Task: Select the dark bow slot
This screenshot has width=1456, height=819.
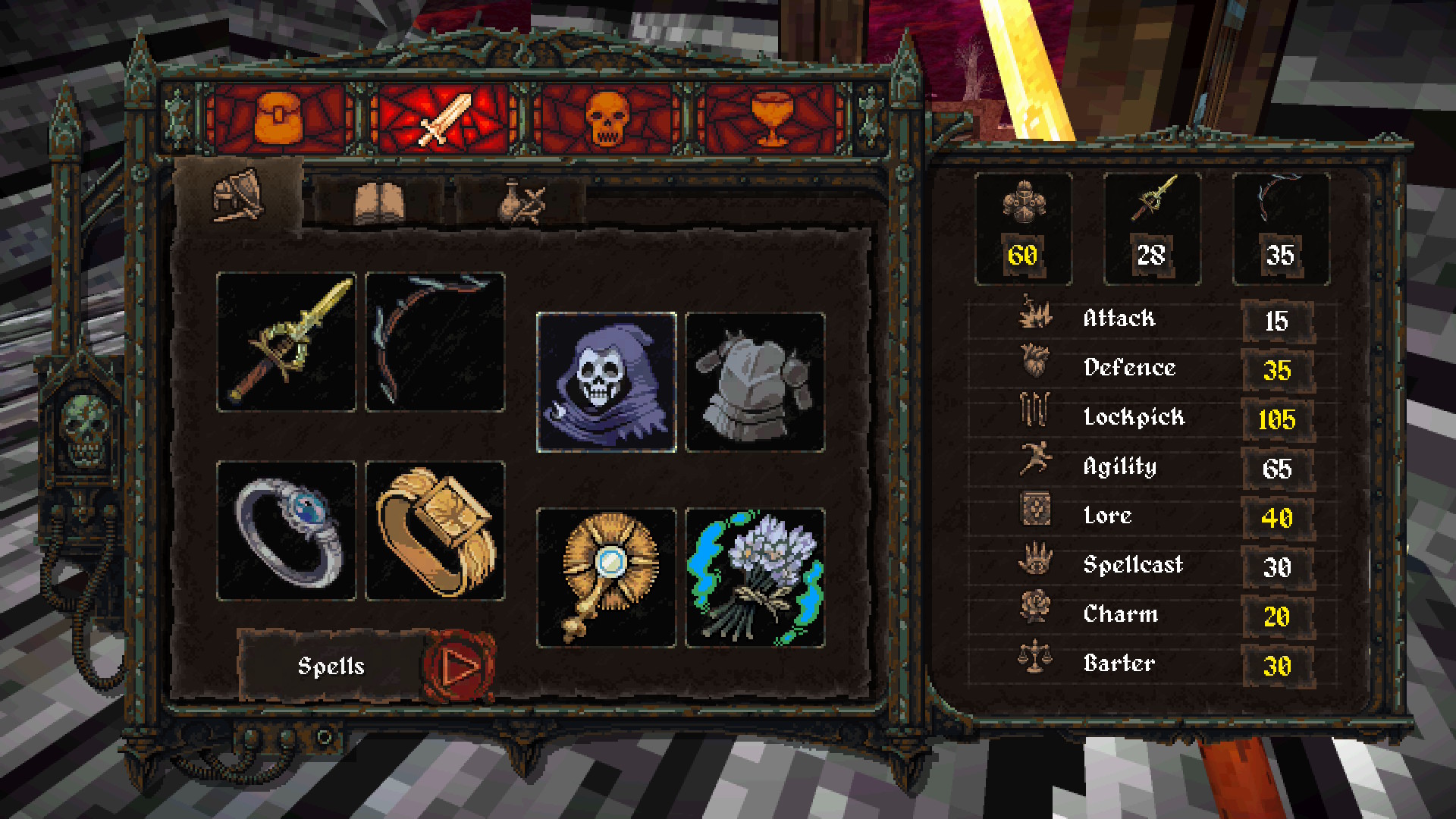Action: pyautogui.click(x=435, y=342)
